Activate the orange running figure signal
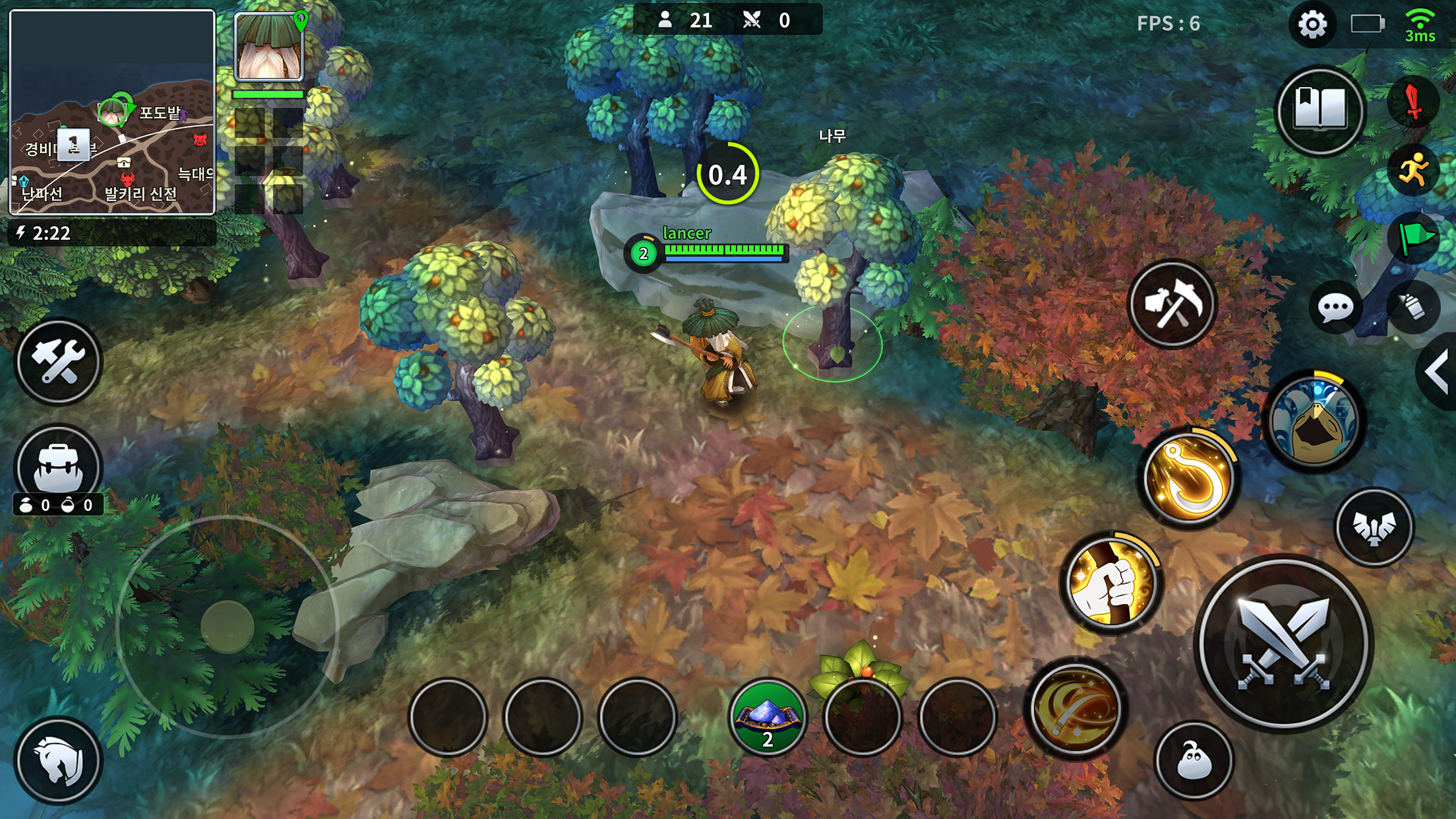This screenshot has height=819, width=1456. pos(1413,171)
